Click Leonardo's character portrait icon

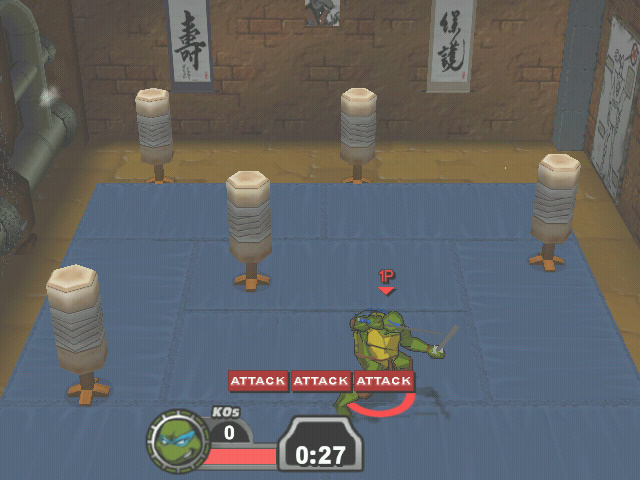[177, 438]
